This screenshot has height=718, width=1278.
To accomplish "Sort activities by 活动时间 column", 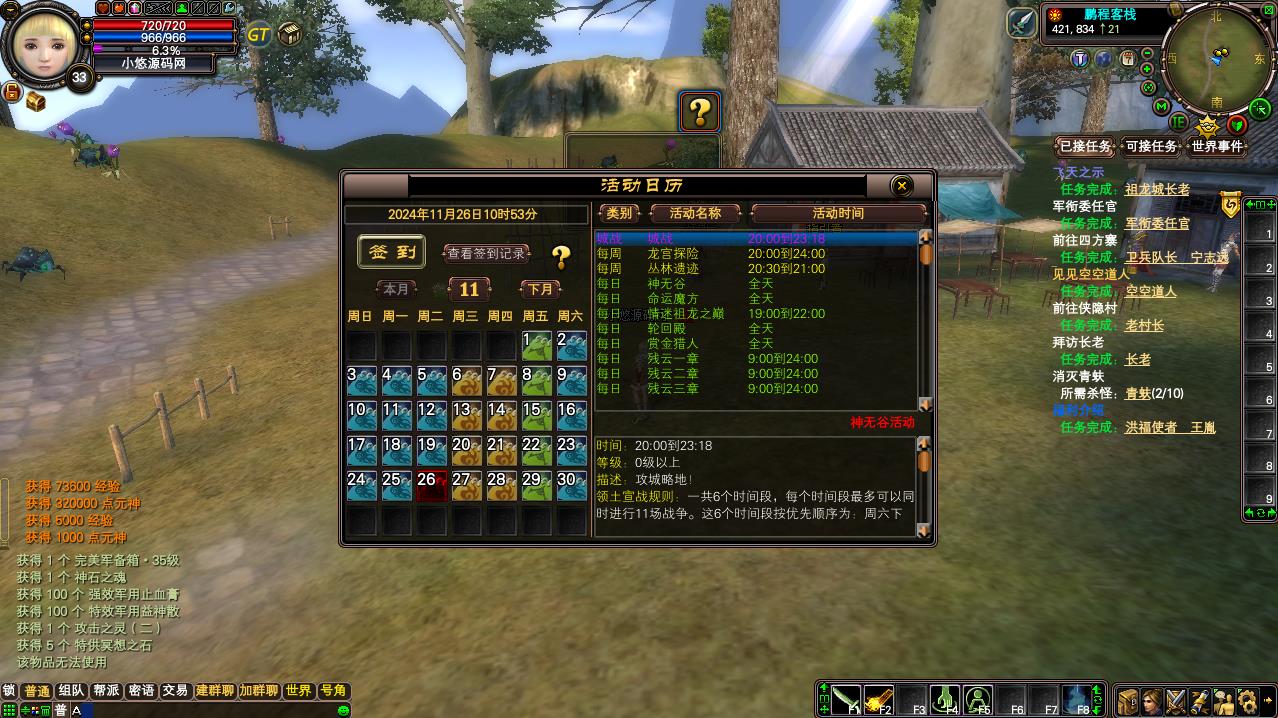I will click(838, 213).
